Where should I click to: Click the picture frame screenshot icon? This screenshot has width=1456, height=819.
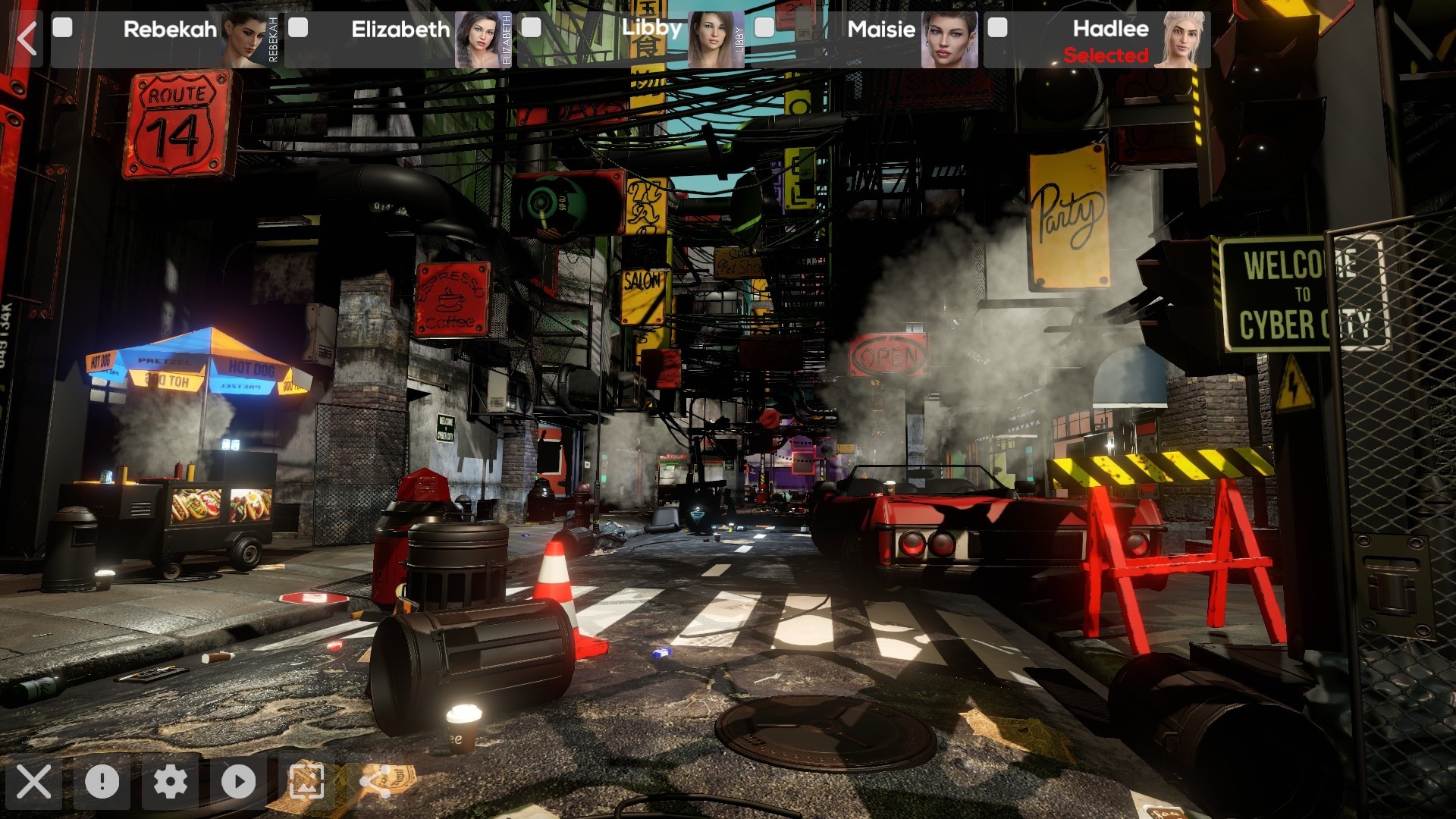(x=306, y=782)
